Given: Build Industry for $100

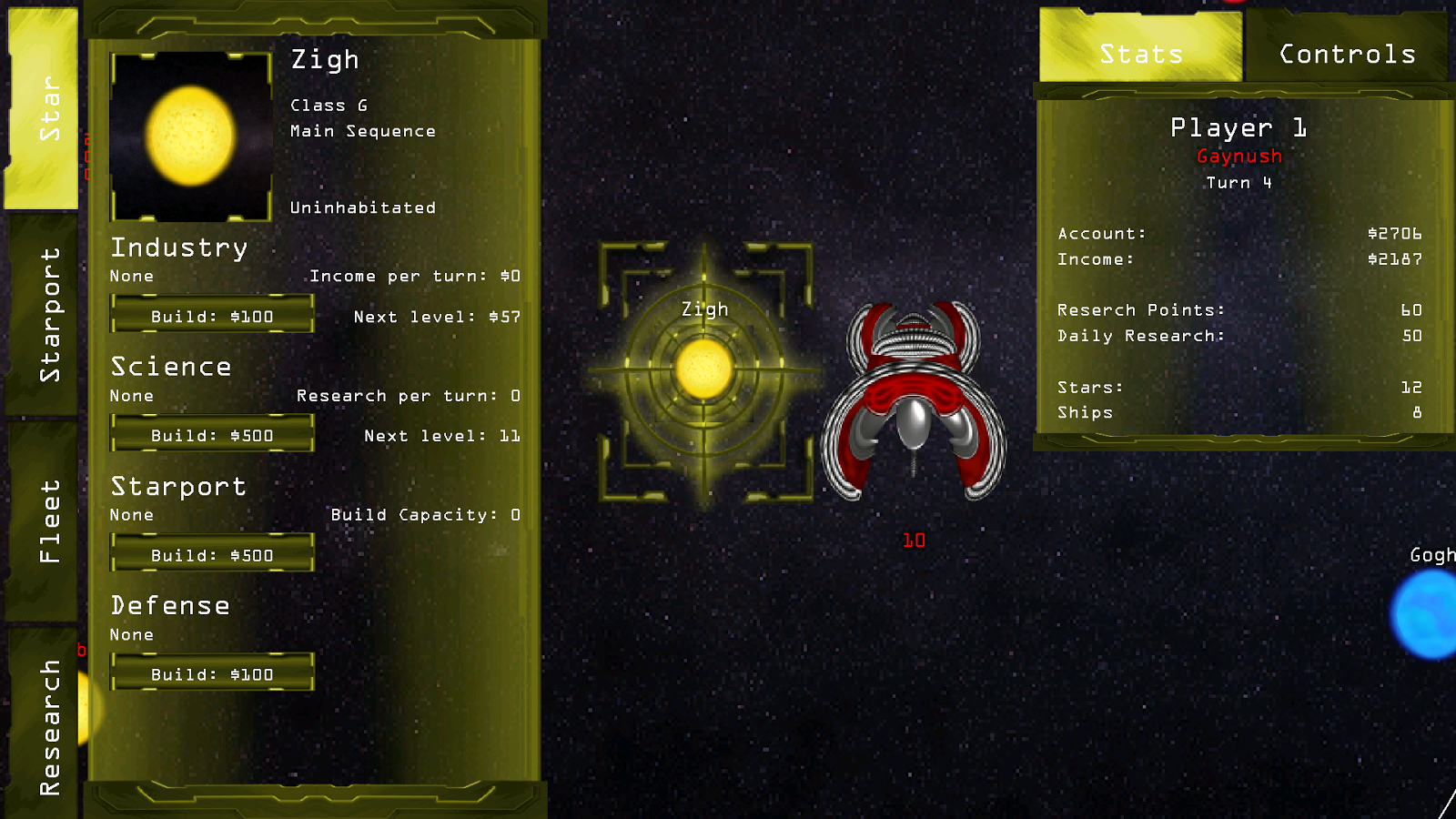Looking at the screenshot, I should pyautogui.click(x=211, y=316).
